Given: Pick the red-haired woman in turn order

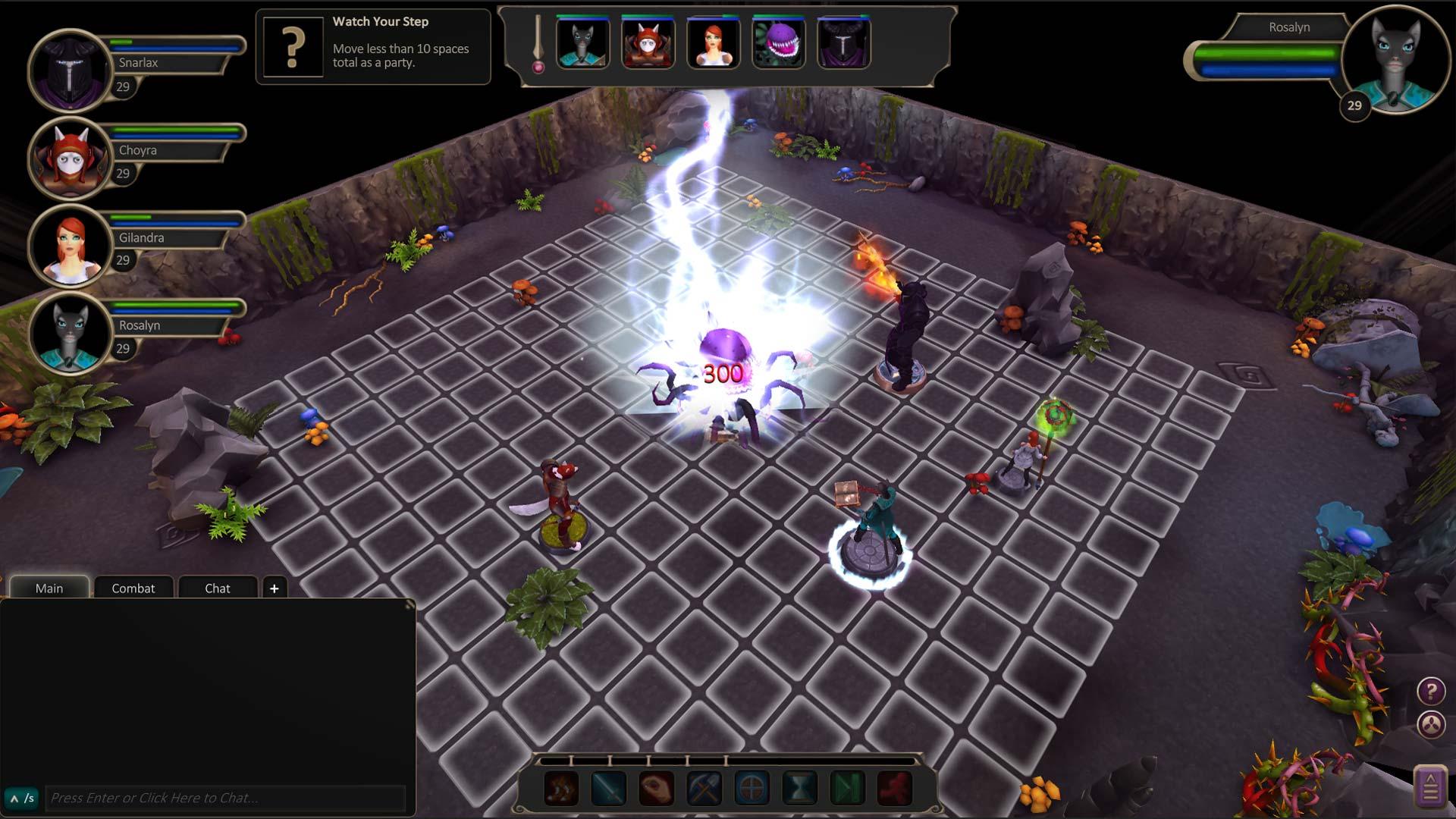Looking at the screenshot, I should pos(713,42).
